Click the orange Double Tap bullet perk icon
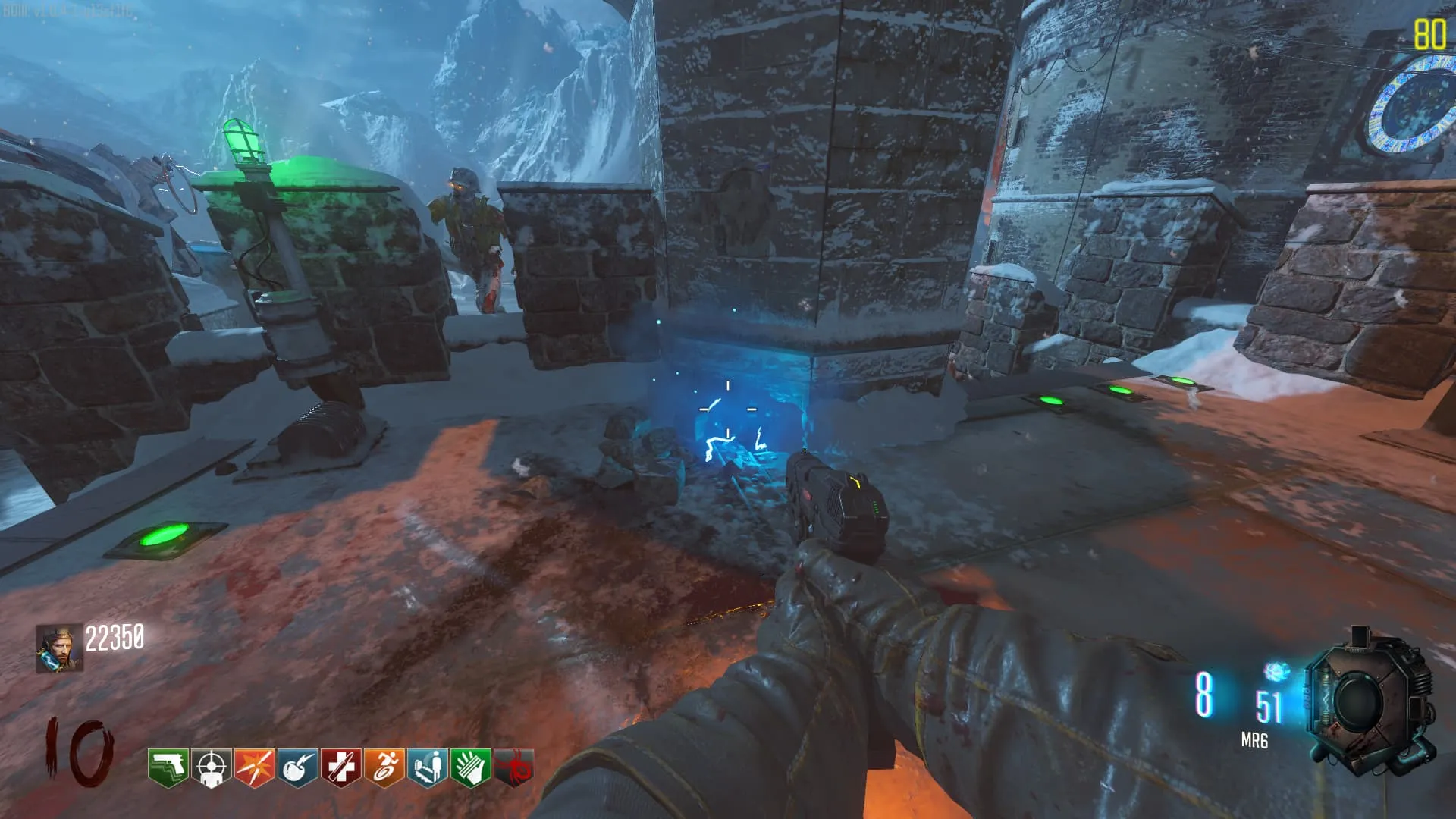The image size is (1456, 819). pos(254,767)
